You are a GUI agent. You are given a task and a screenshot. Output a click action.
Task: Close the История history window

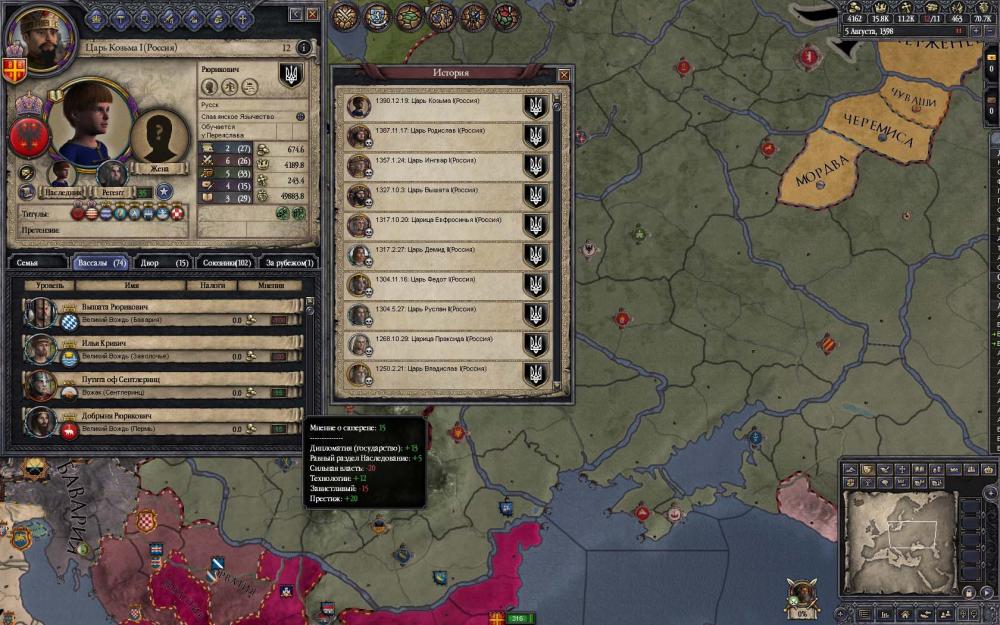coord(564,74)
